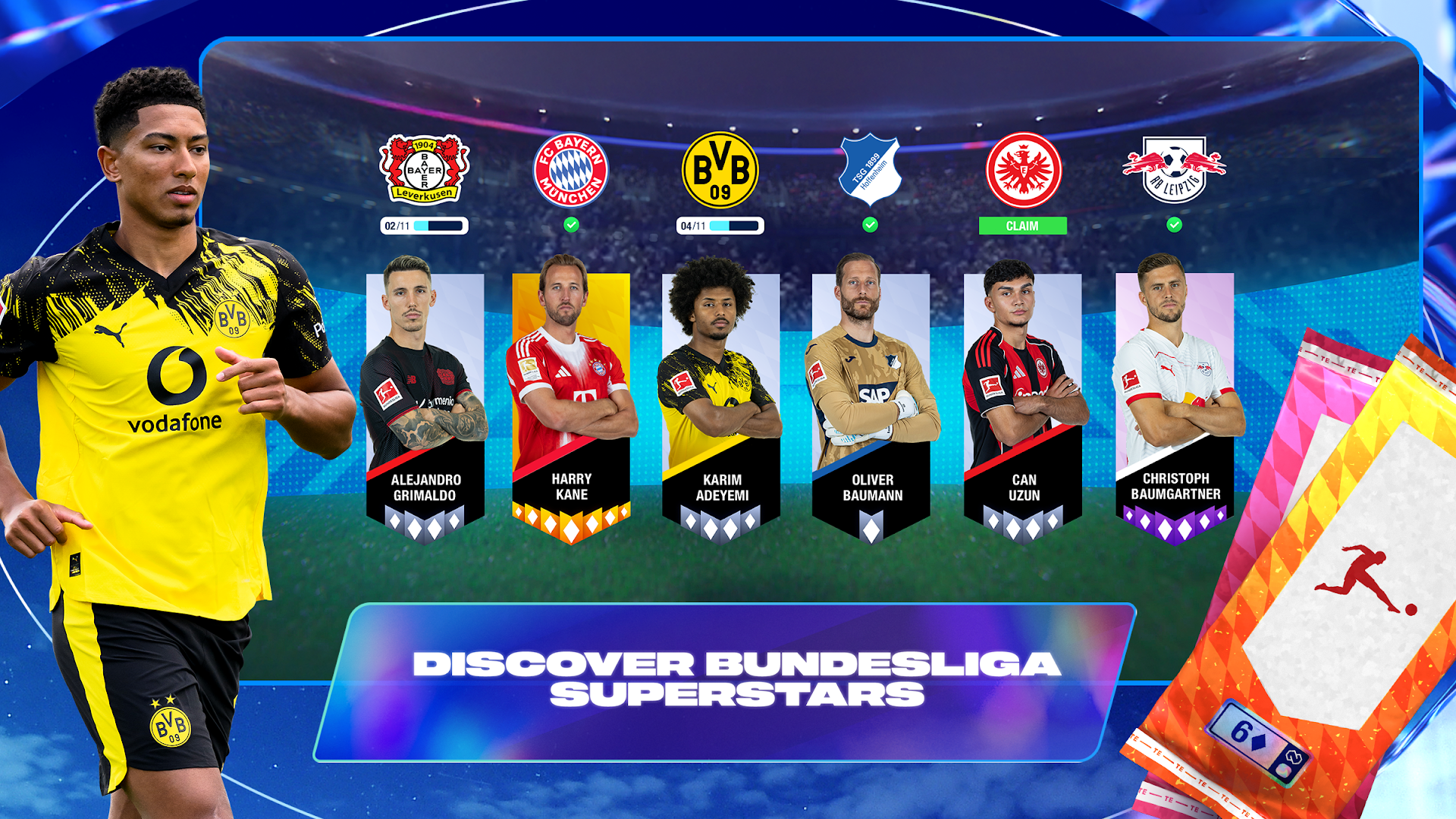Open the Eintracht Frankfurt club badge
This screenshot has height=819, width=1456.
point(1024,168)
